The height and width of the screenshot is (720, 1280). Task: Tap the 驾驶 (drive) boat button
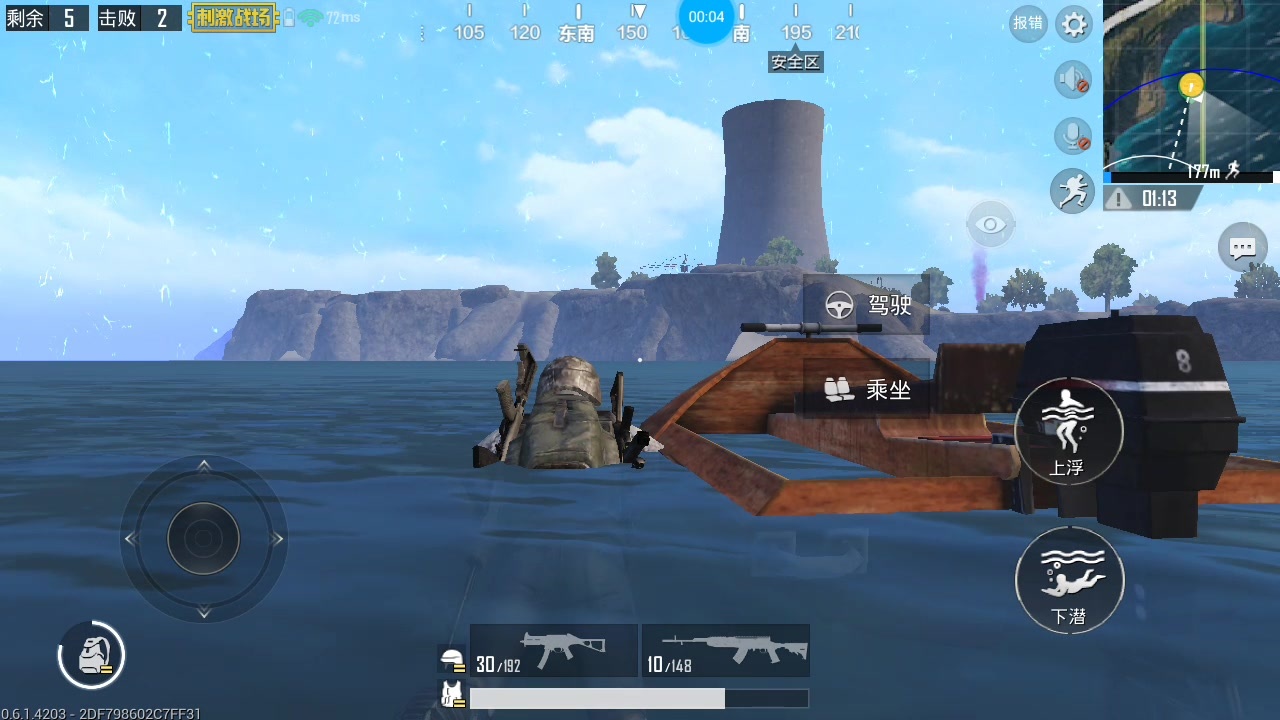[x=867, y=305]
